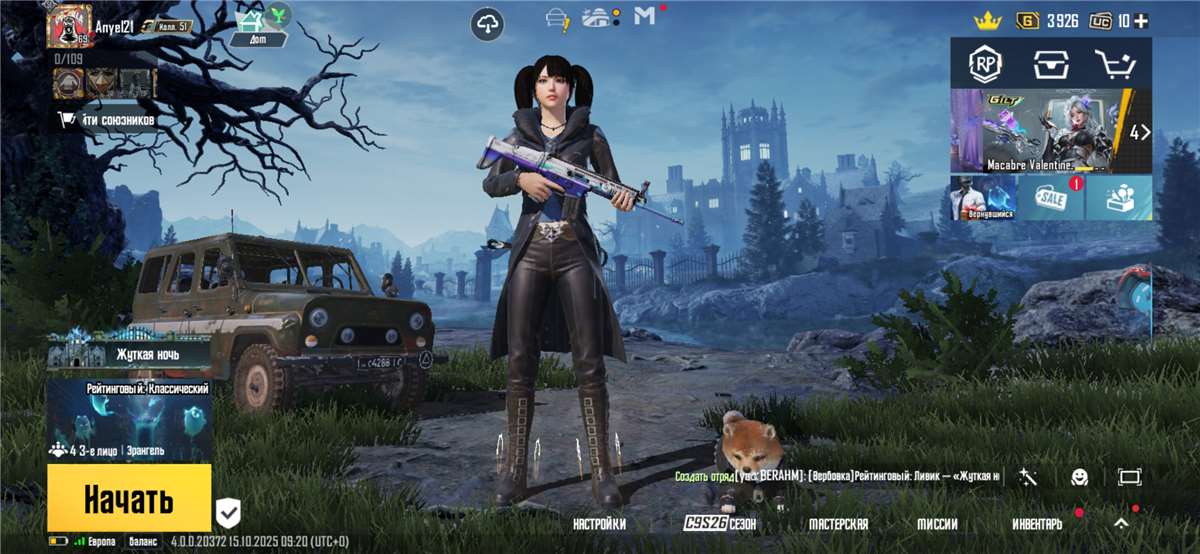Open the Anyel21 player profile avatar
This screenshot has height=554, width=1200.
tap(69, 26)
